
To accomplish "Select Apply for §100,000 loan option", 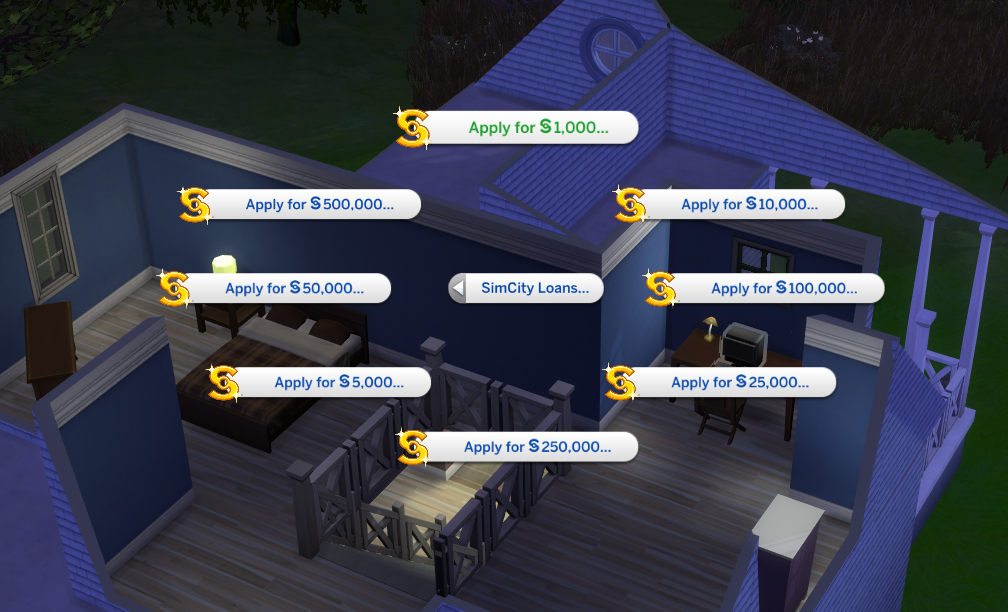I will (x=783, y=288).
